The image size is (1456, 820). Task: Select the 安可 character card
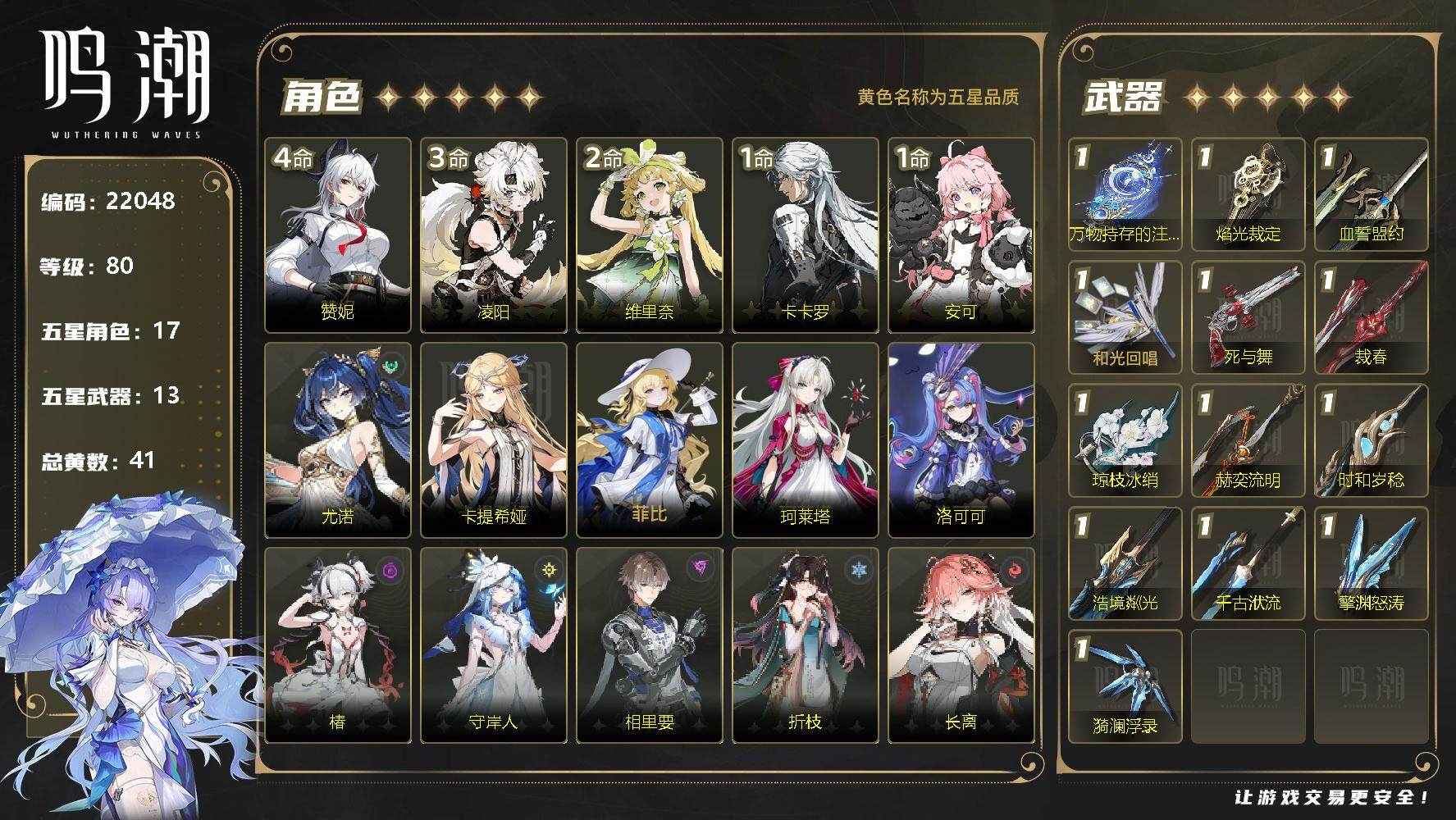(961, 235)
